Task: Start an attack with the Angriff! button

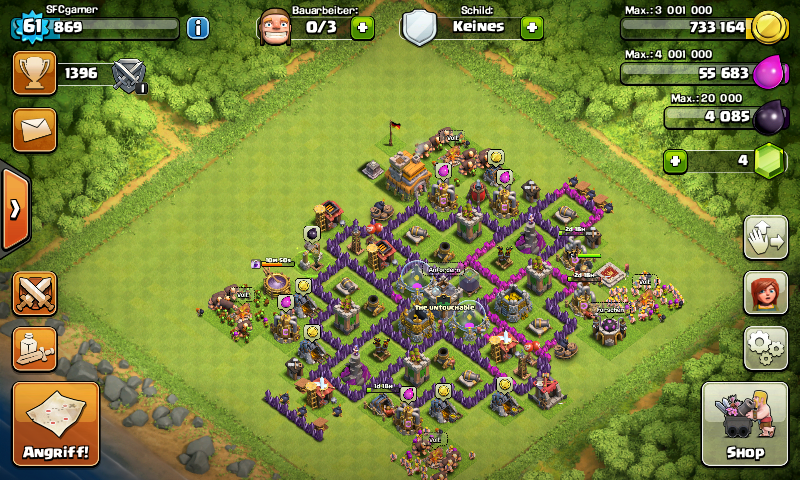Action: click(x=55, y=424)
